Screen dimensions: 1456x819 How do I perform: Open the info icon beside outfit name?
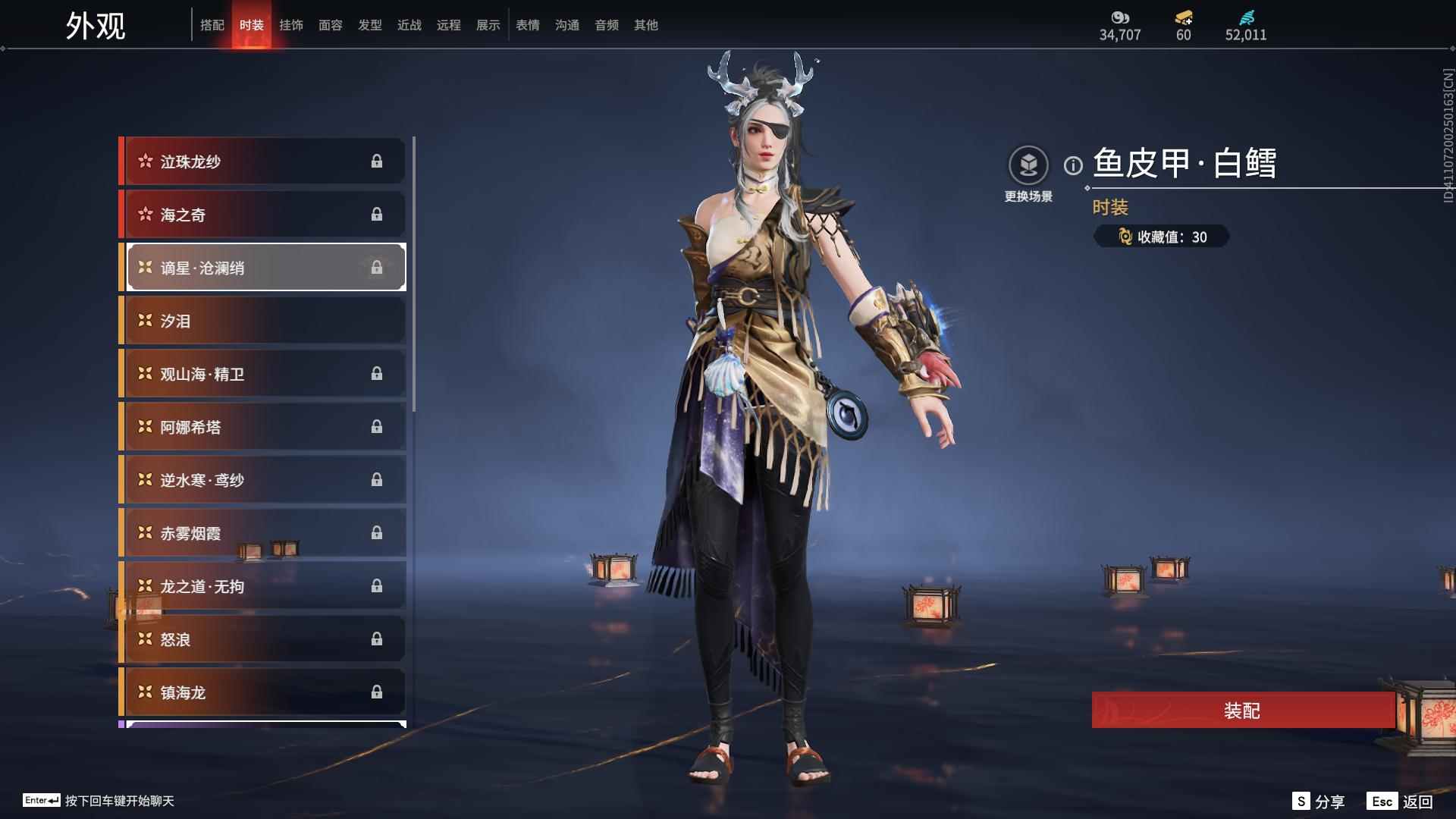(1073, 165)
